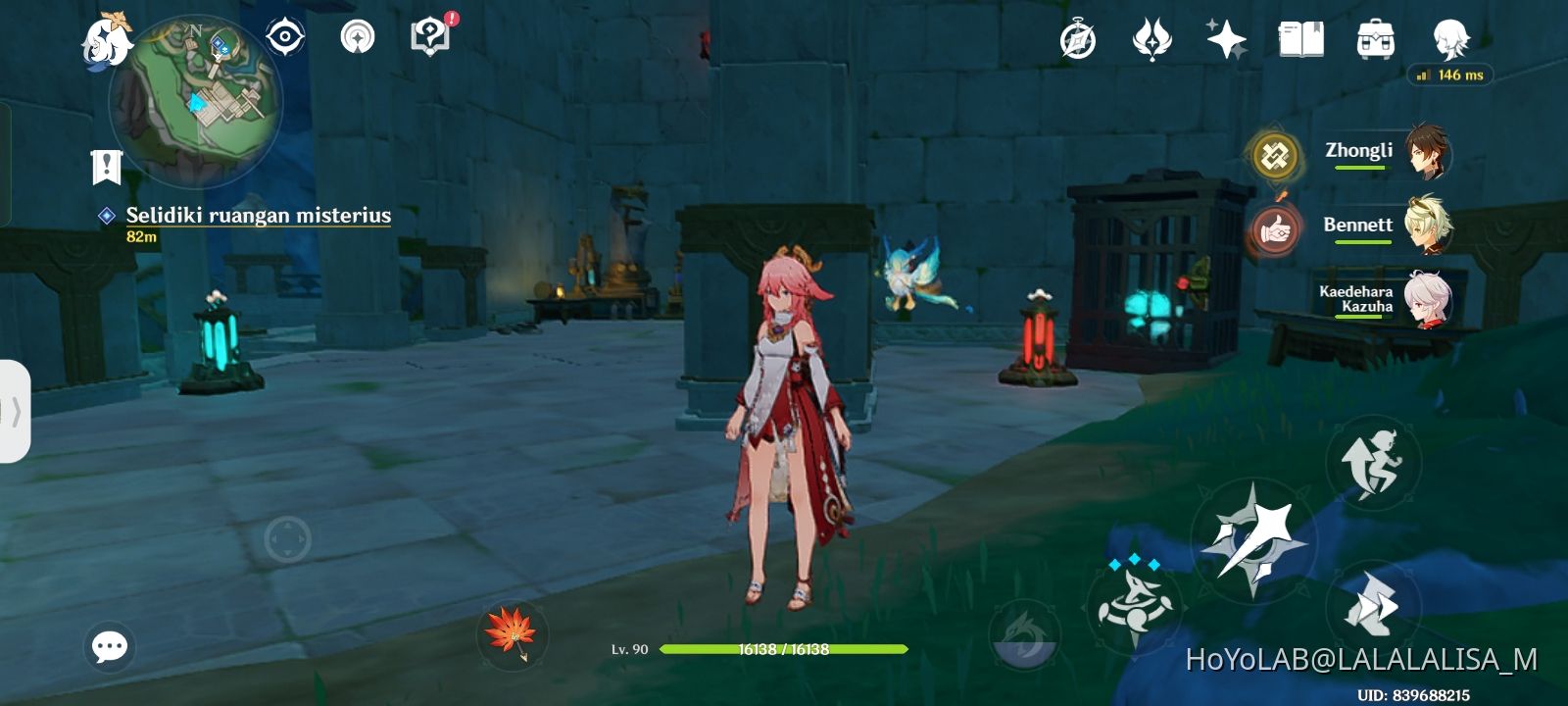This screenshot has height=706, width=1568.
Task: Select the quest Selidiki ruangan misterius
Action: coord(257,216)
